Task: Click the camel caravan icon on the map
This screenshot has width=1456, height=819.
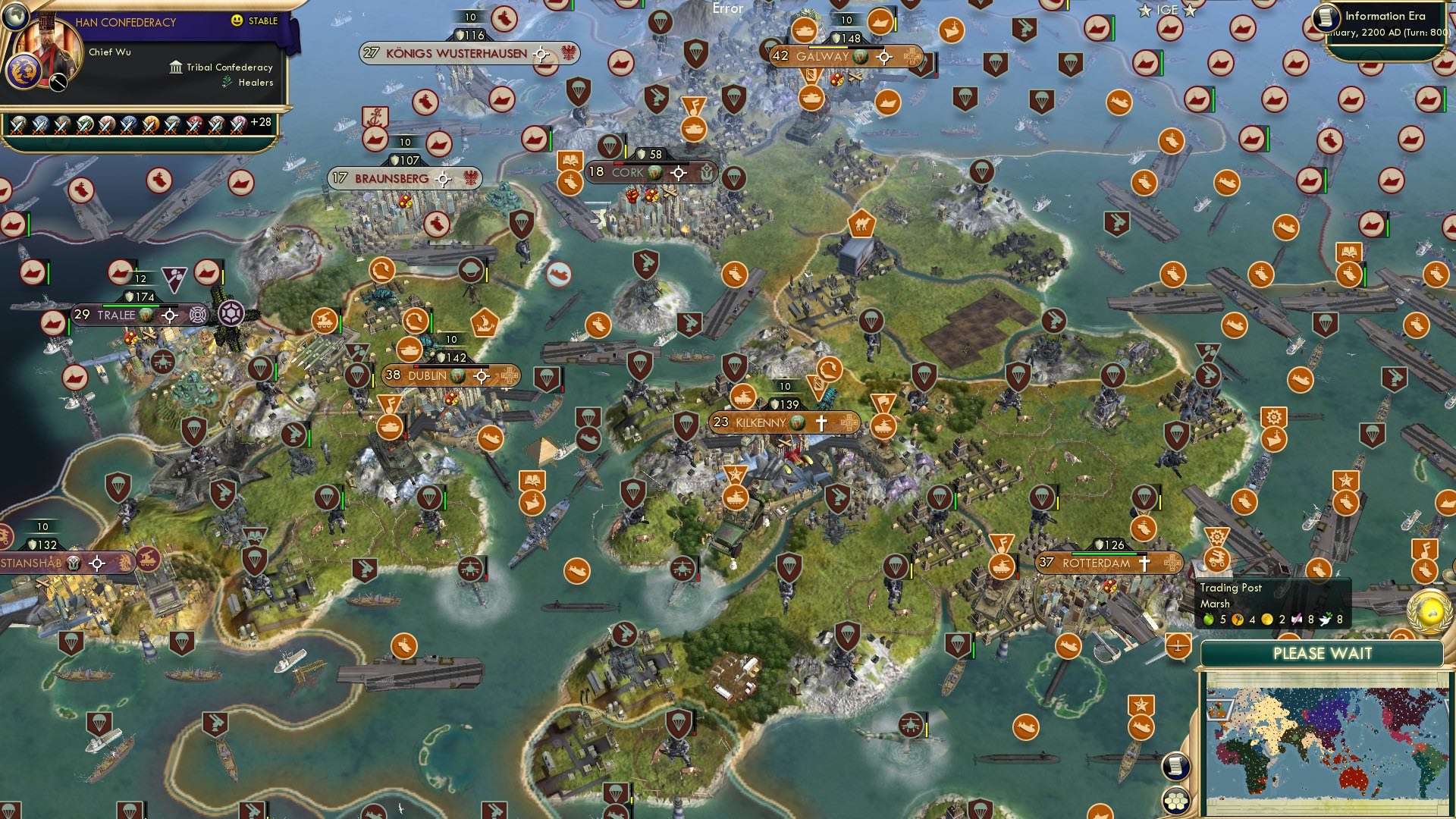Action: pyautogui.click(x=861, y=223)
